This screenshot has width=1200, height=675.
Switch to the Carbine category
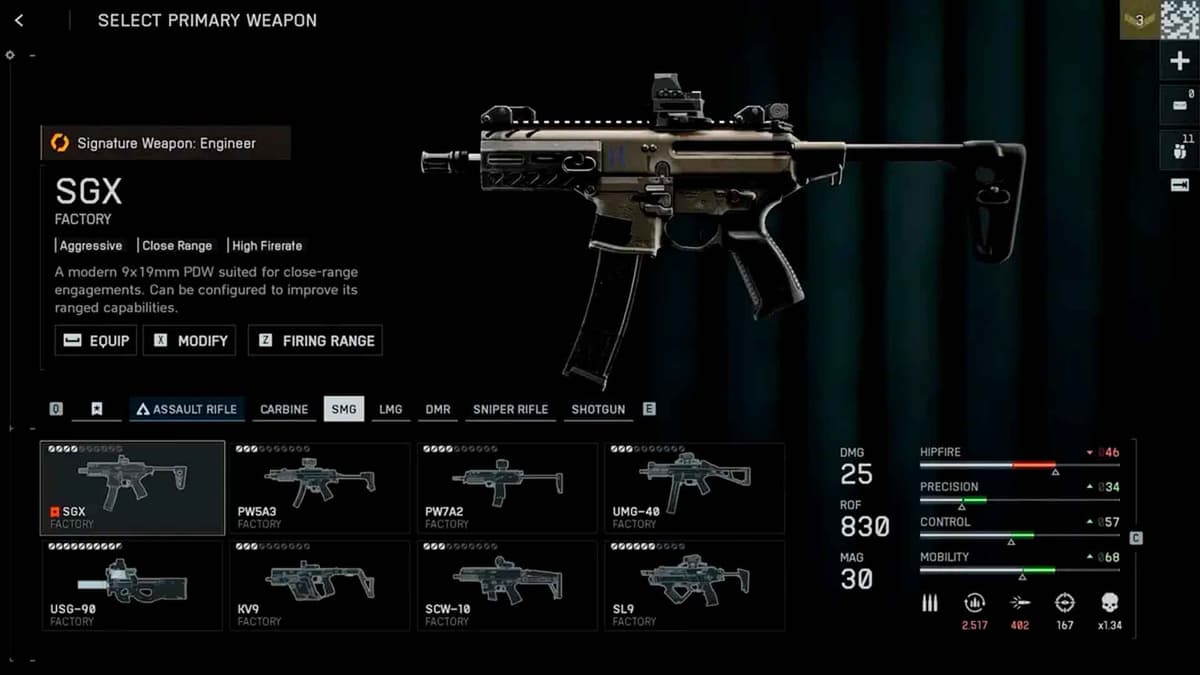[284, 409]
